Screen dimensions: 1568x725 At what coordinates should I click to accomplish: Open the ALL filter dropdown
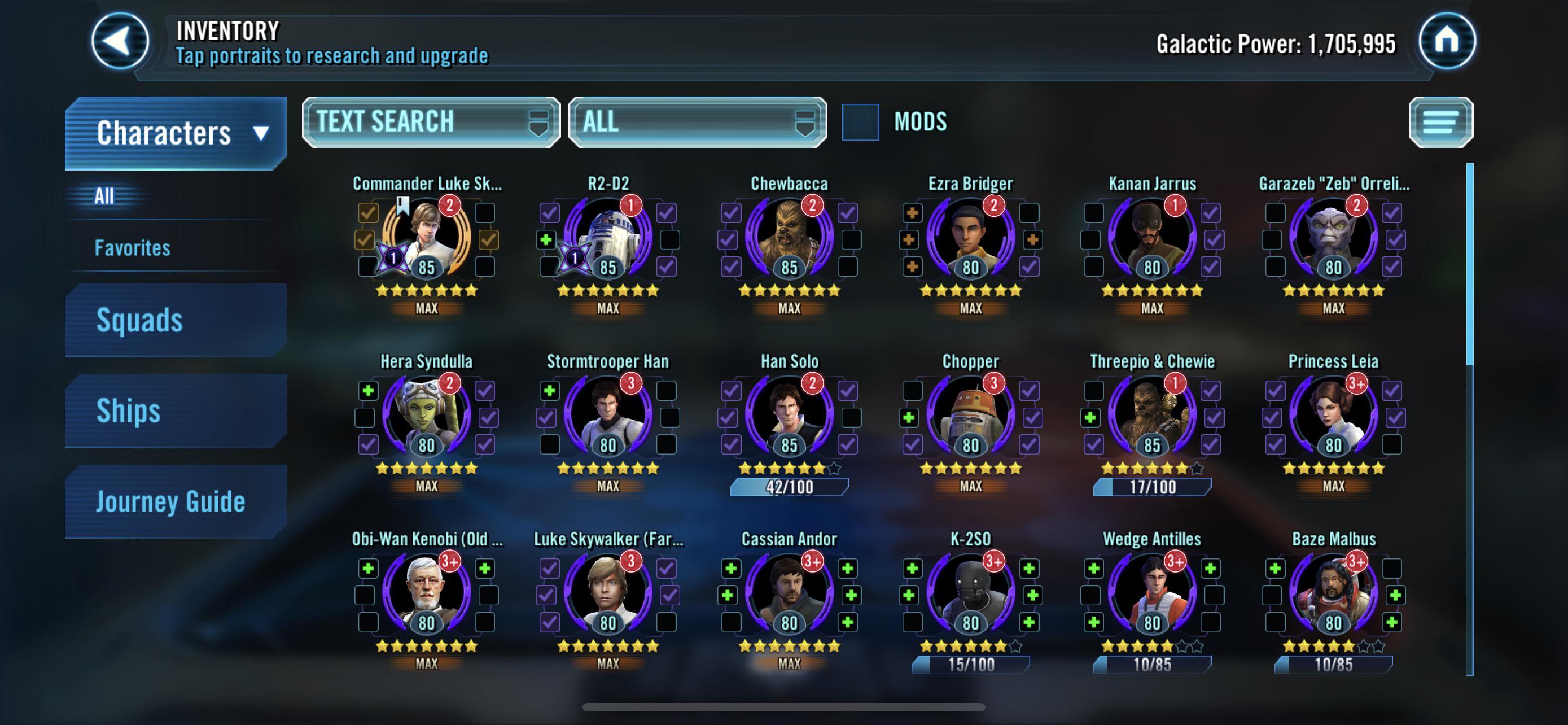pyautogui.click(x=697, y=121)
